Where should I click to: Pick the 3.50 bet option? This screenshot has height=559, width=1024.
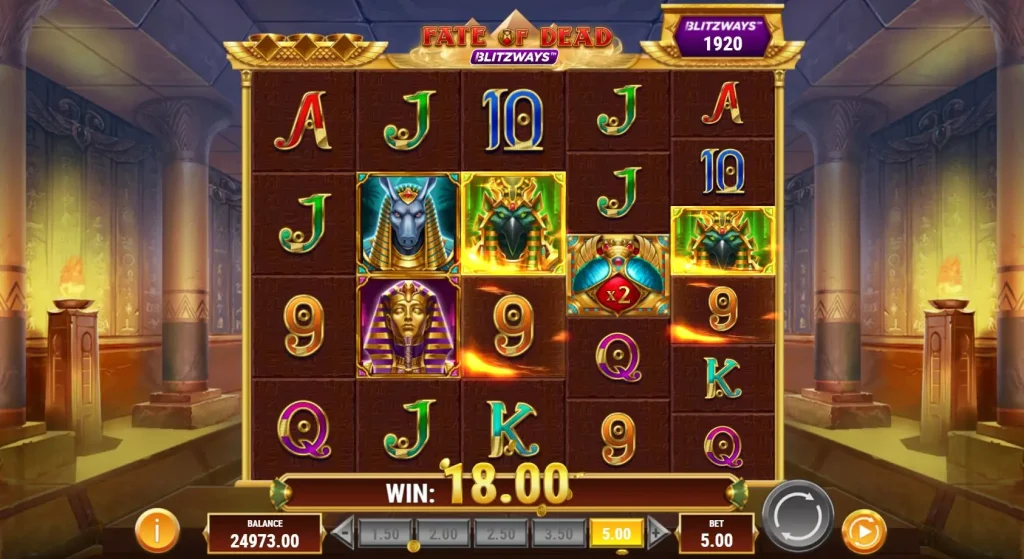[x=558, y=532]
